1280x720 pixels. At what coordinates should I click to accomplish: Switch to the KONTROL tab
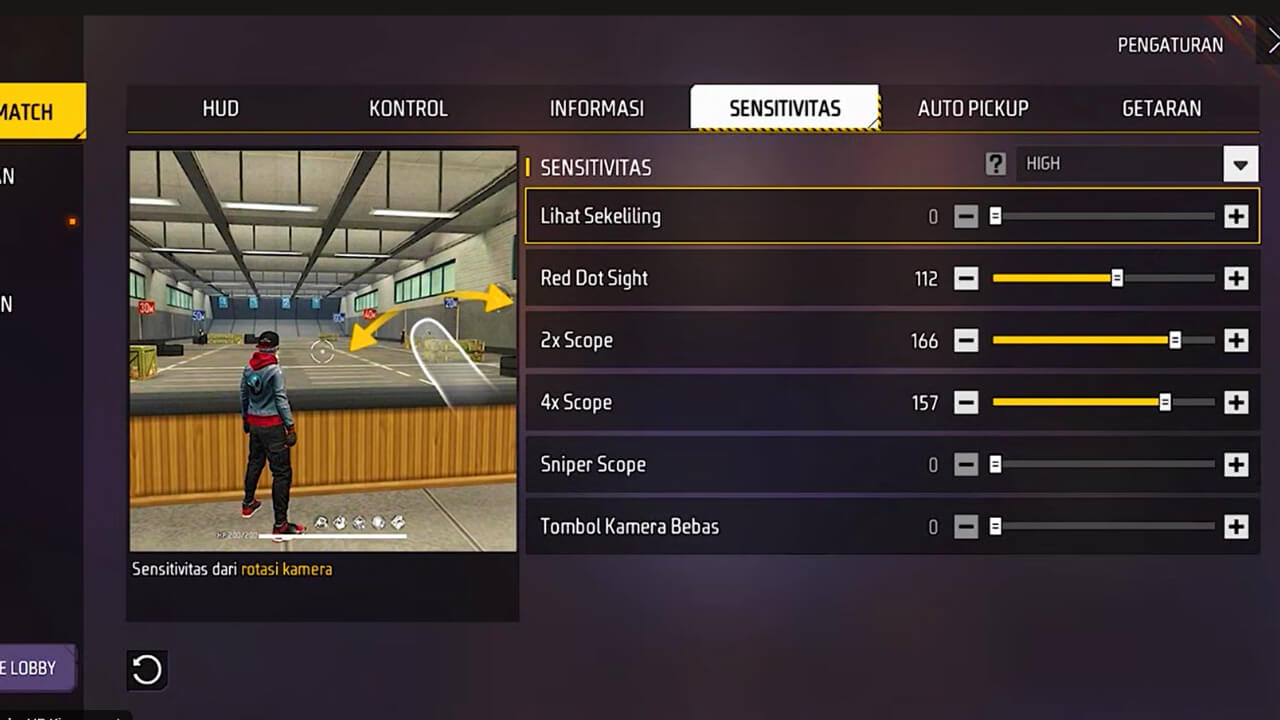pos(408,109)
